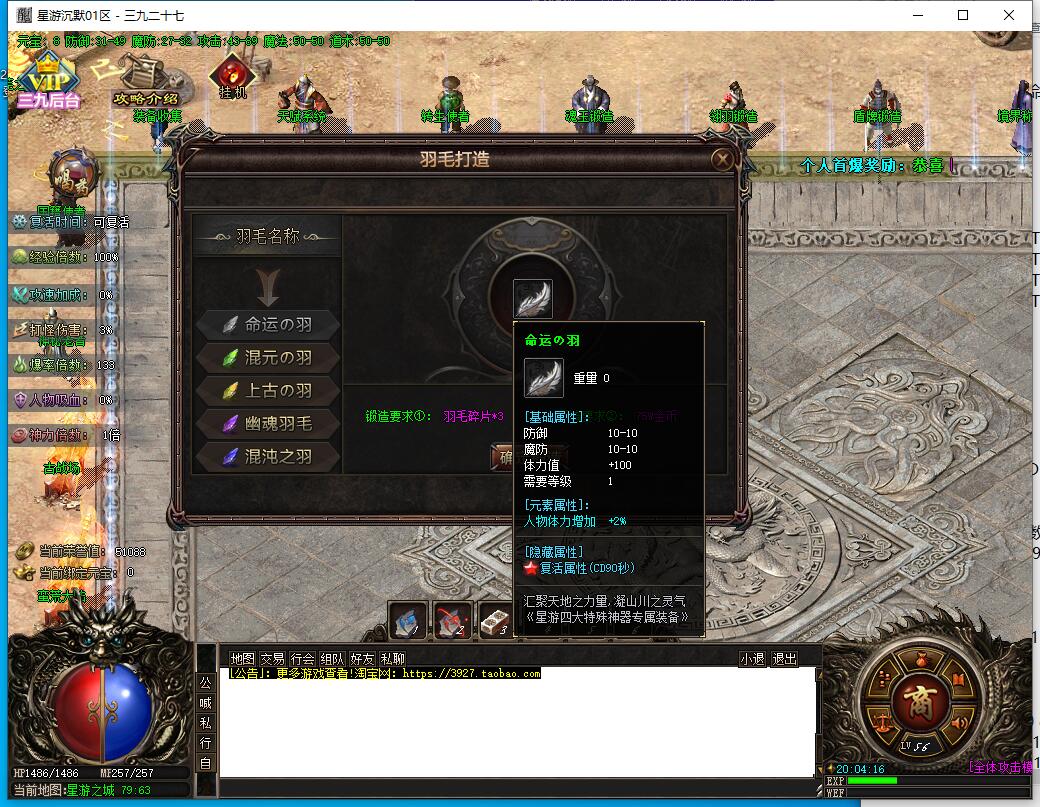This screenshot has width=1040, height=807.
Task: Select 命运の羽 in the feather list
Action: tap(268, 324)
